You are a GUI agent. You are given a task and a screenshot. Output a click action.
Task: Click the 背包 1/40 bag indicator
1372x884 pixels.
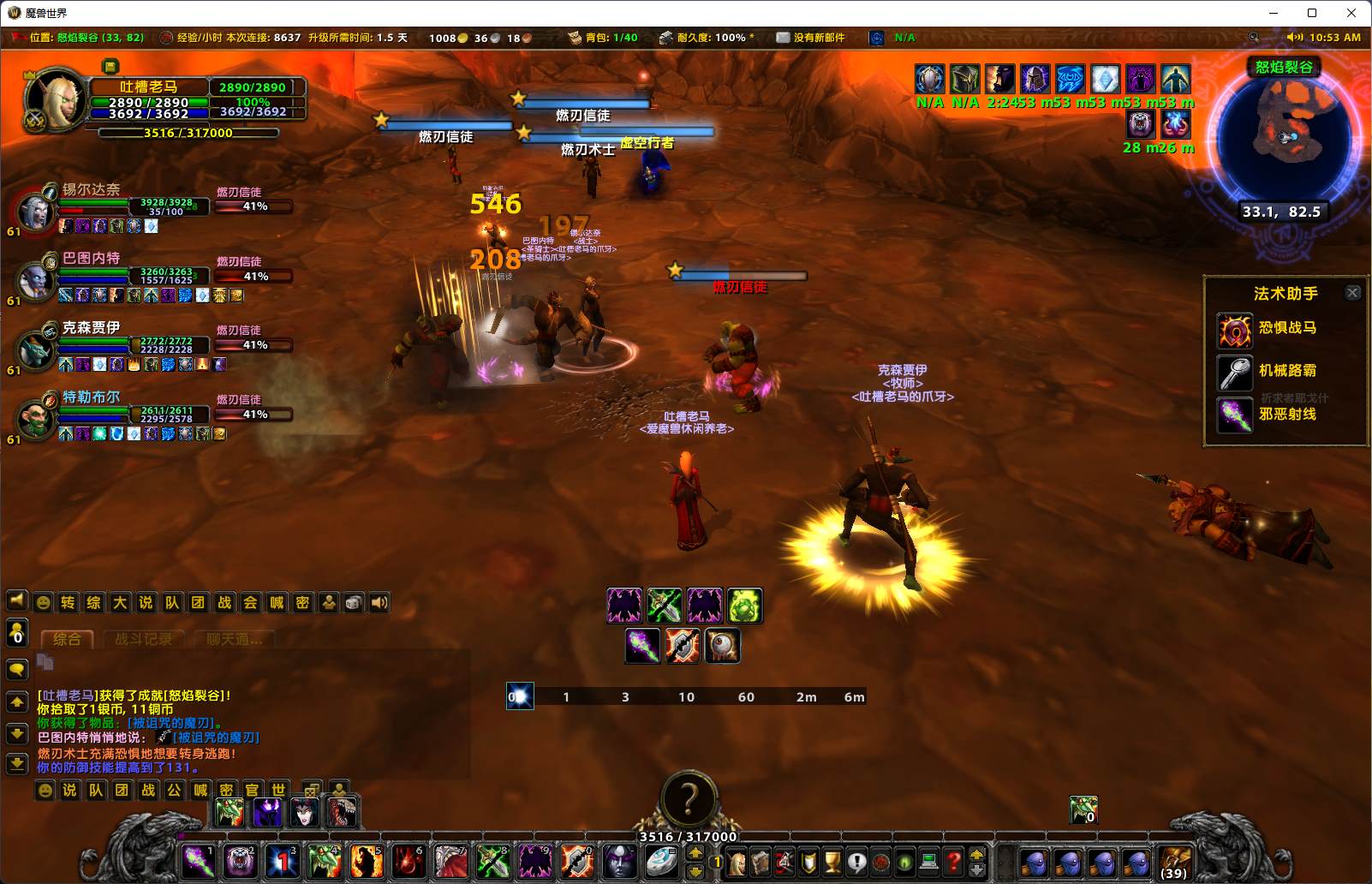click(x=603, y=38)
